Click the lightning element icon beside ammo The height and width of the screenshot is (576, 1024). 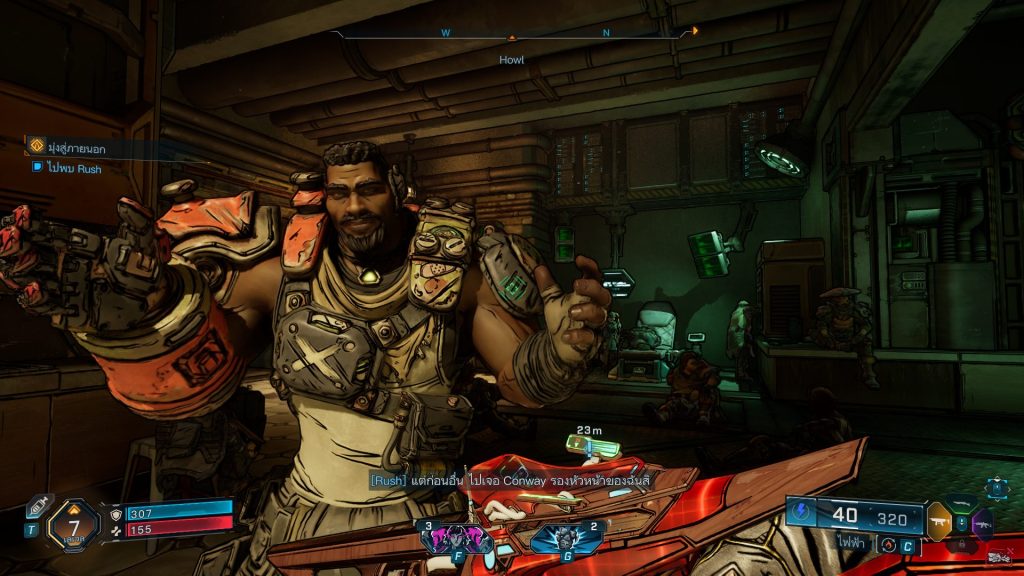800,511
